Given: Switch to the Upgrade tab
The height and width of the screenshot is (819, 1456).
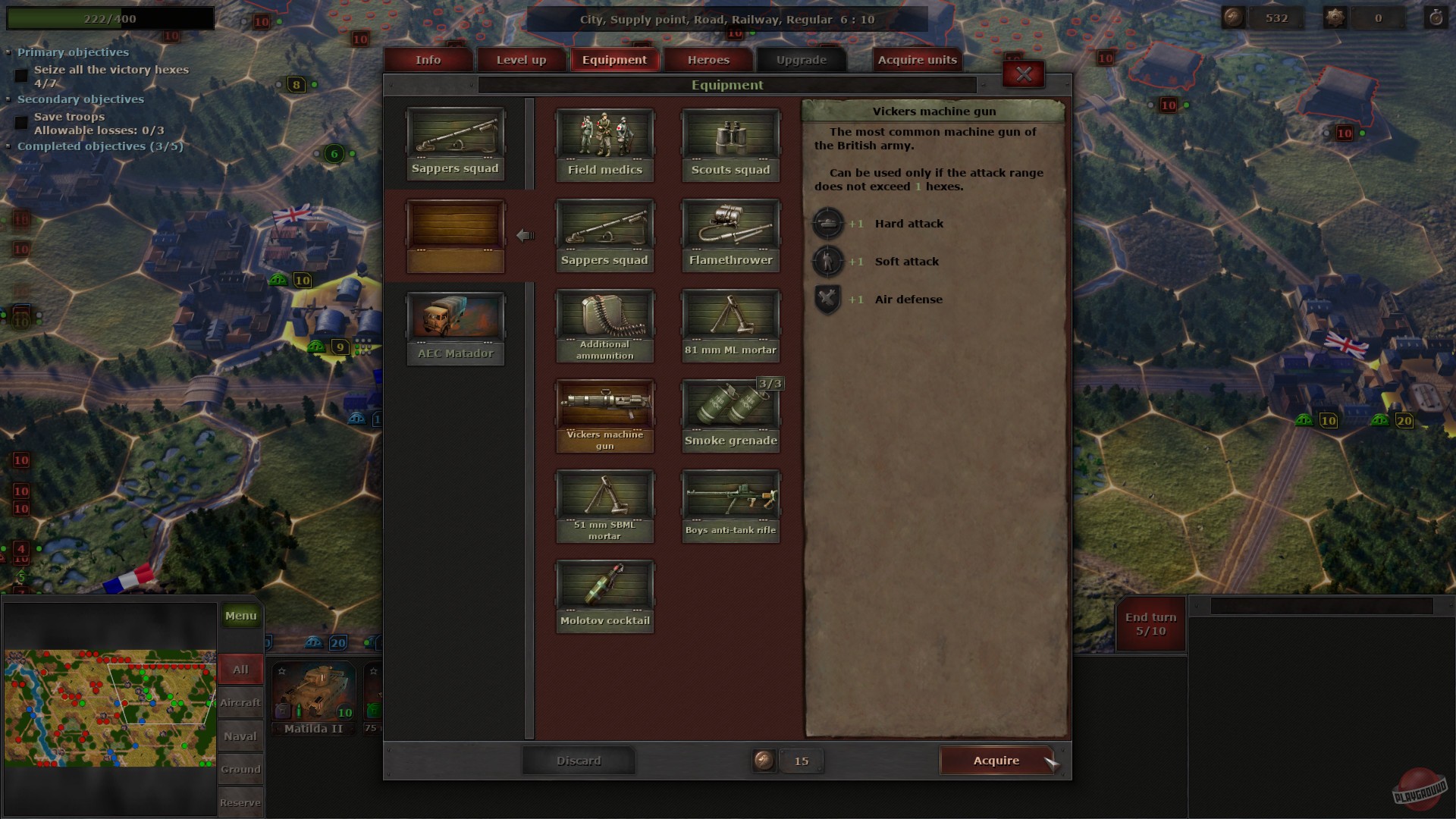Looking at the screenshot, I should (801, 59).
